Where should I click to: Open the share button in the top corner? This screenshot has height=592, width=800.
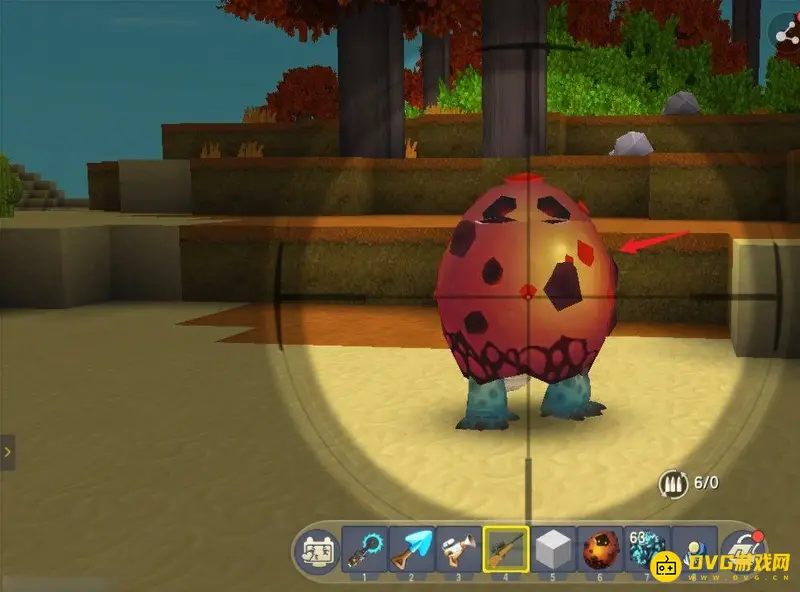[x=786, y=32]
